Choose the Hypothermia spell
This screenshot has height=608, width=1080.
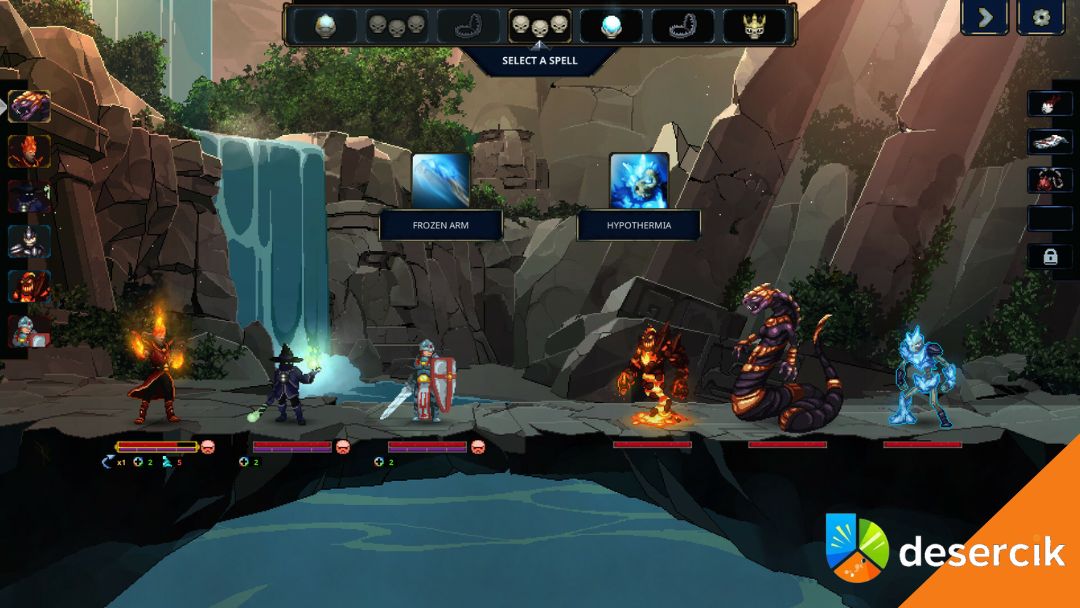click(x=639, y=180)
